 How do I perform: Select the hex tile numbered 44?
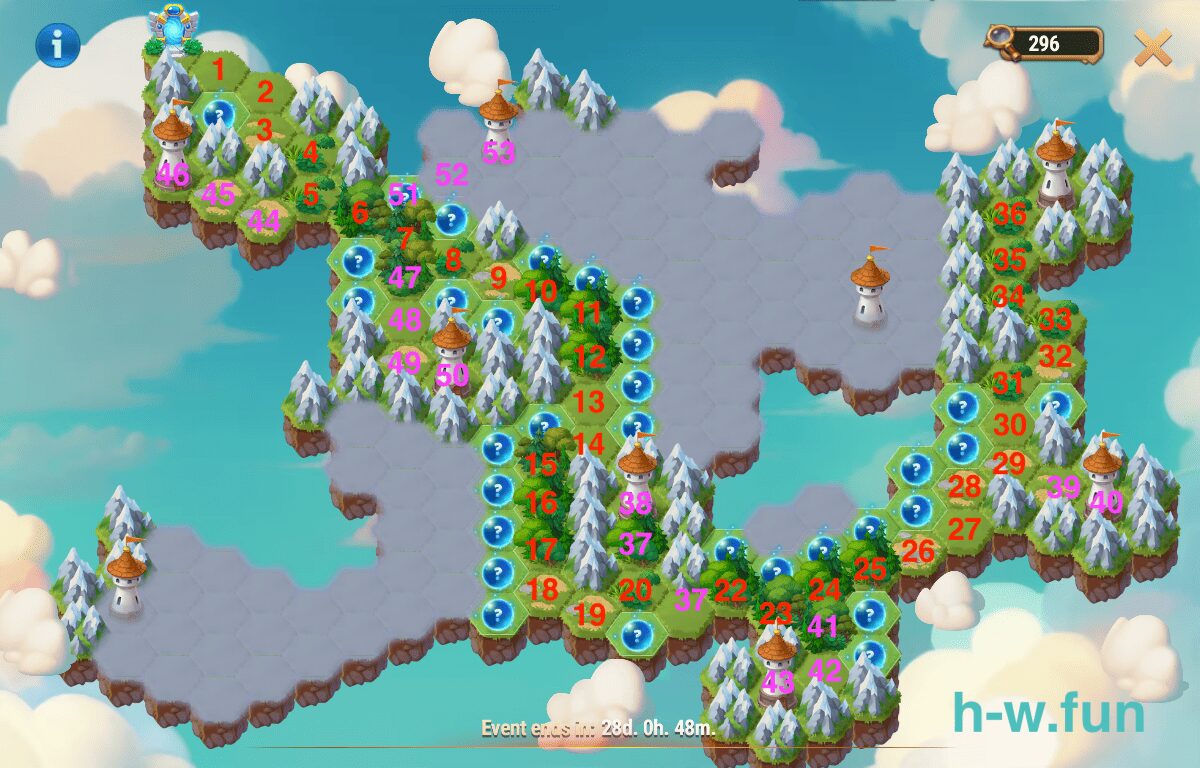[264, 221]
